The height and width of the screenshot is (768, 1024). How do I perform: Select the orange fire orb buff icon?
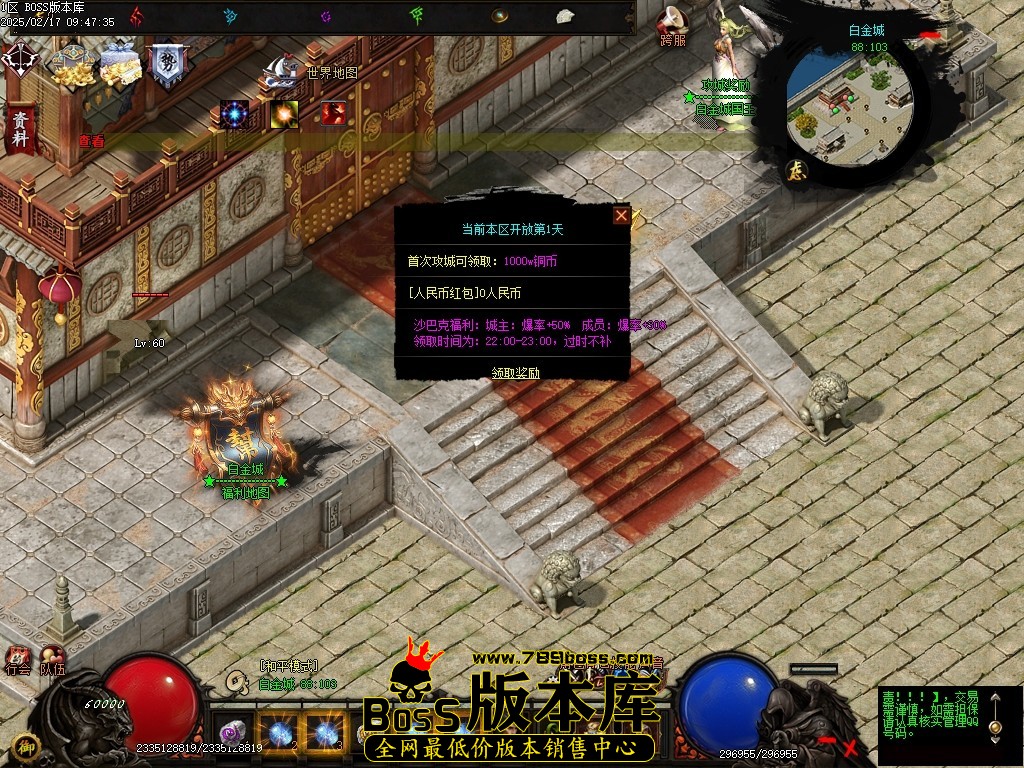click(284, 114)
